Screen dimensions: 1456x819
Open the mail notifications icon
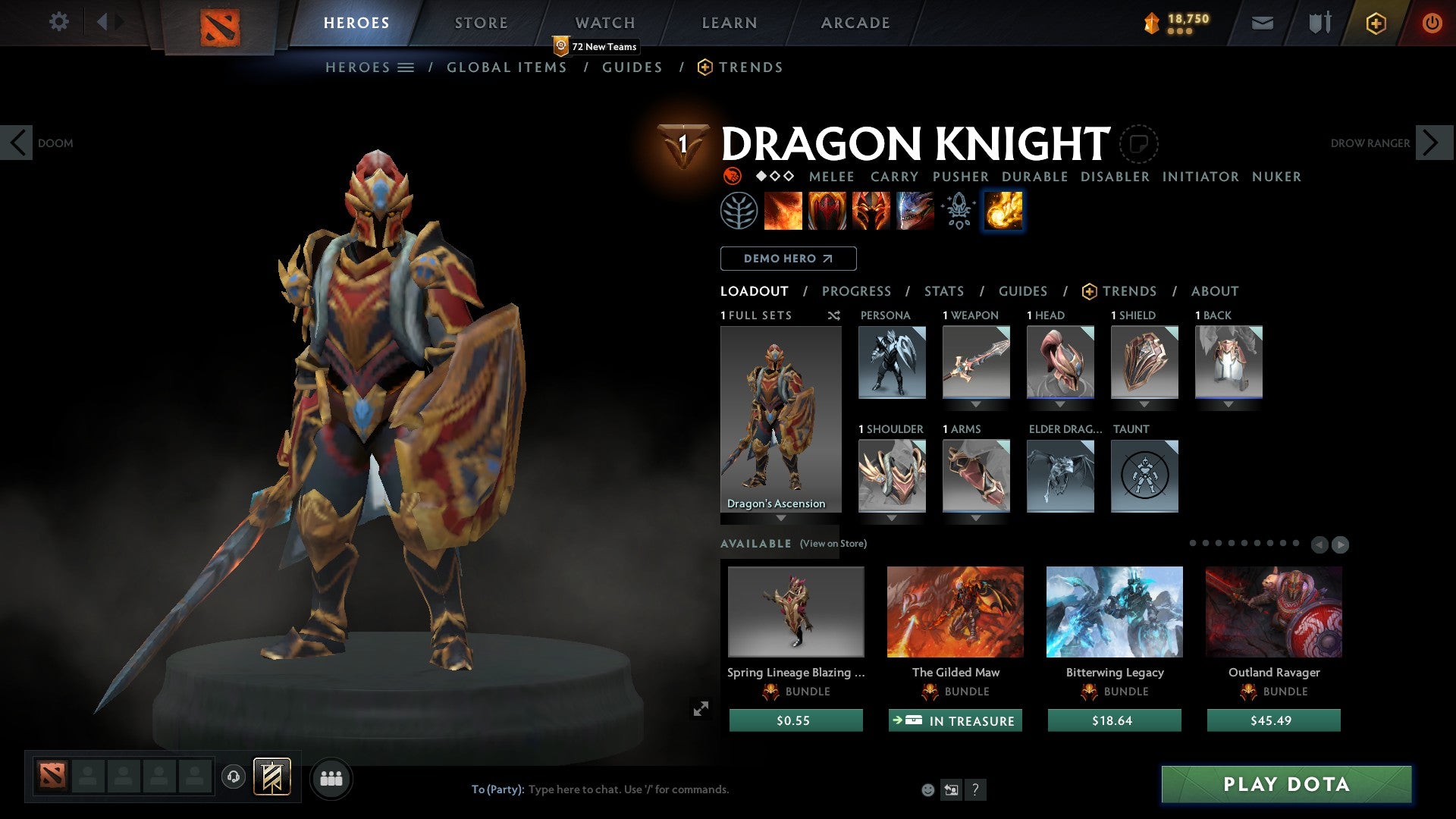coord(1262,23)
